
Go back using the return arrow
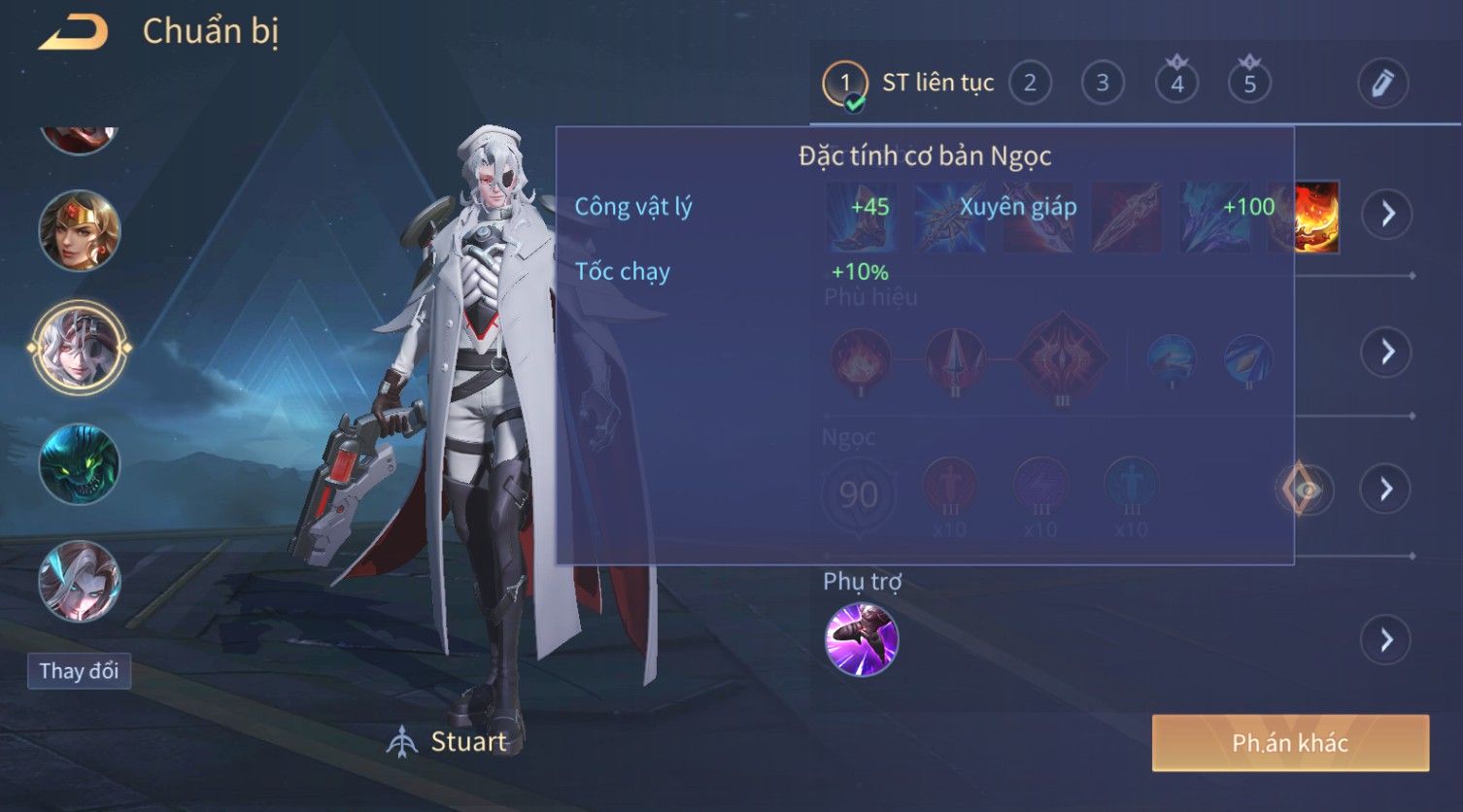pos(74,32)
